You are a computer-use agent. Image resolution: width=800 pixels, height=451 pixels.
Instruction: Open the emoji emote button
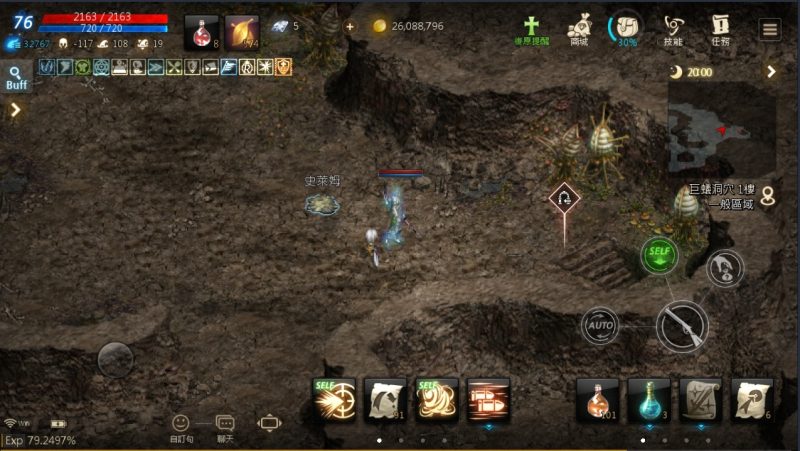point(180,425)
